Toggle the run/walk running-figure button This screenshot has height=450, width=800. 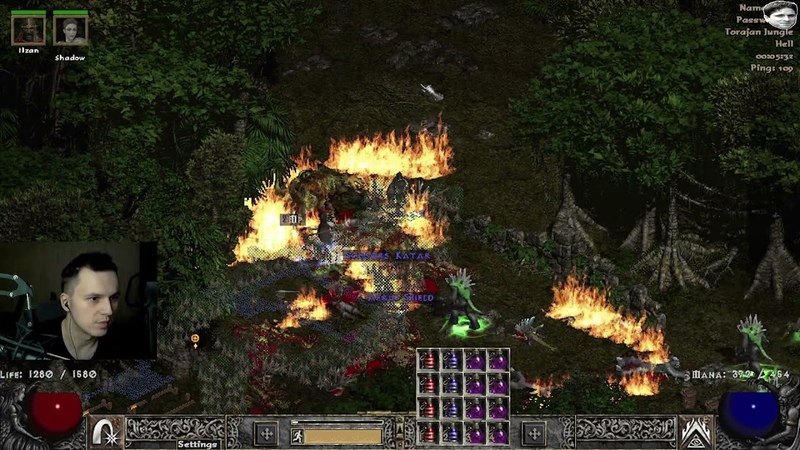(x=297, y=434)
